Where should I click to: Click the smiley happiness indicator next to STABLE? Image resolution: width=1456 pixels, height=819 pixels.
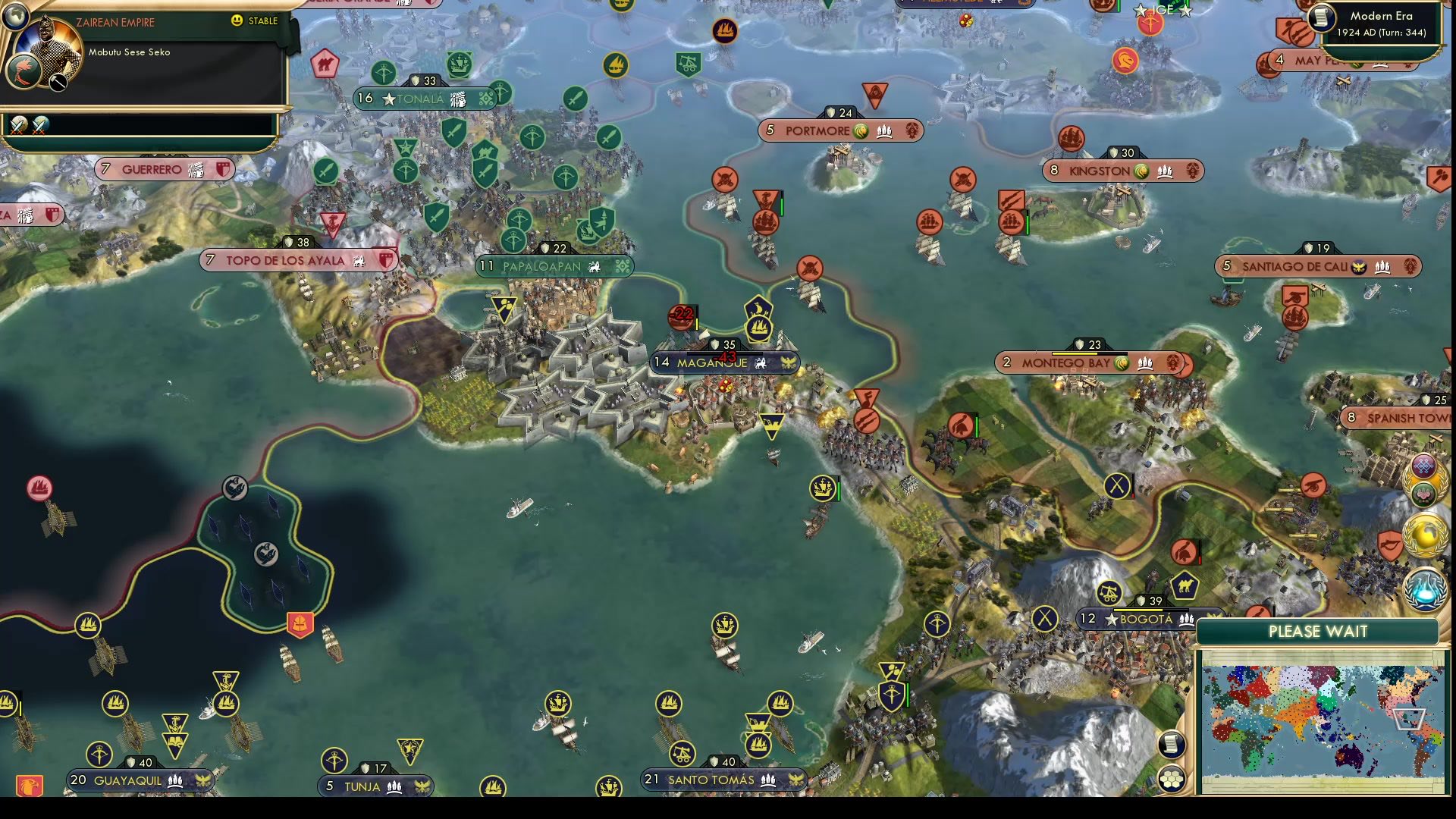[236, 21]
